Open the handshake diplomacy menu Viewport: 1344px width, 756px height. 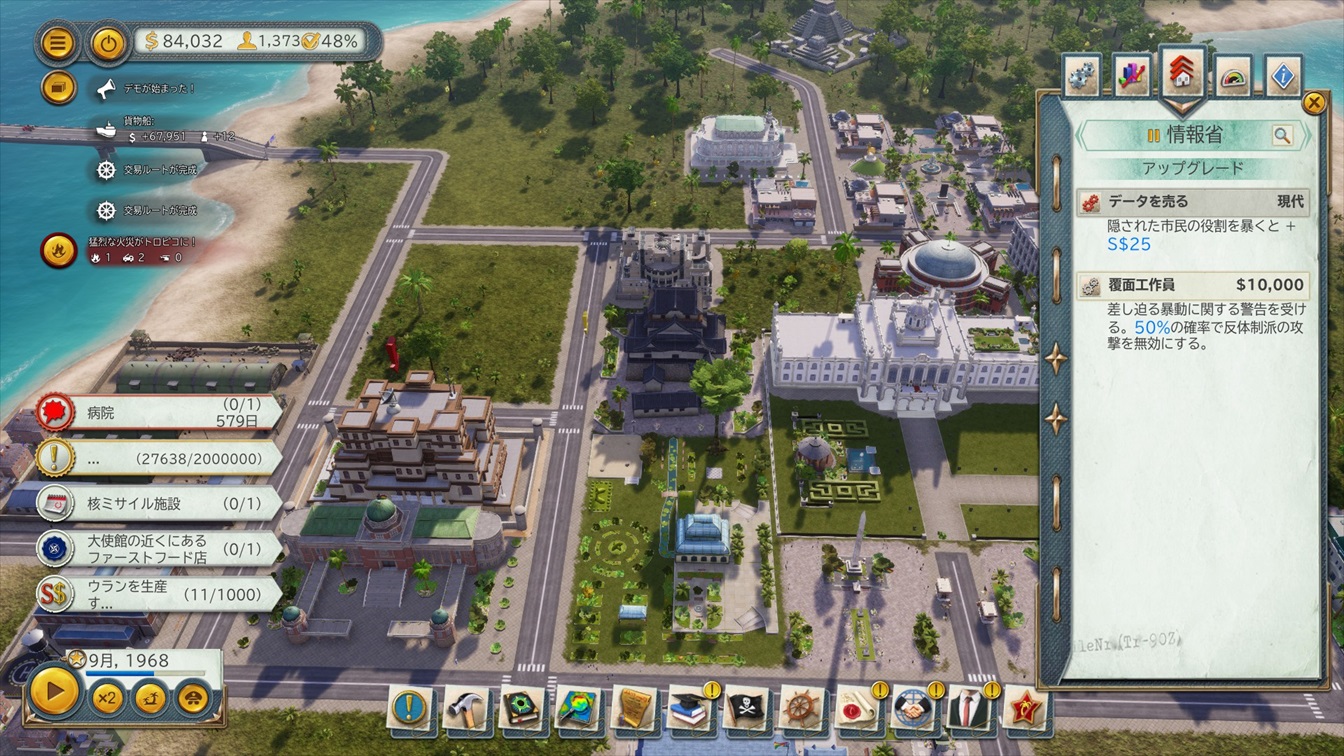click(914, 708)
